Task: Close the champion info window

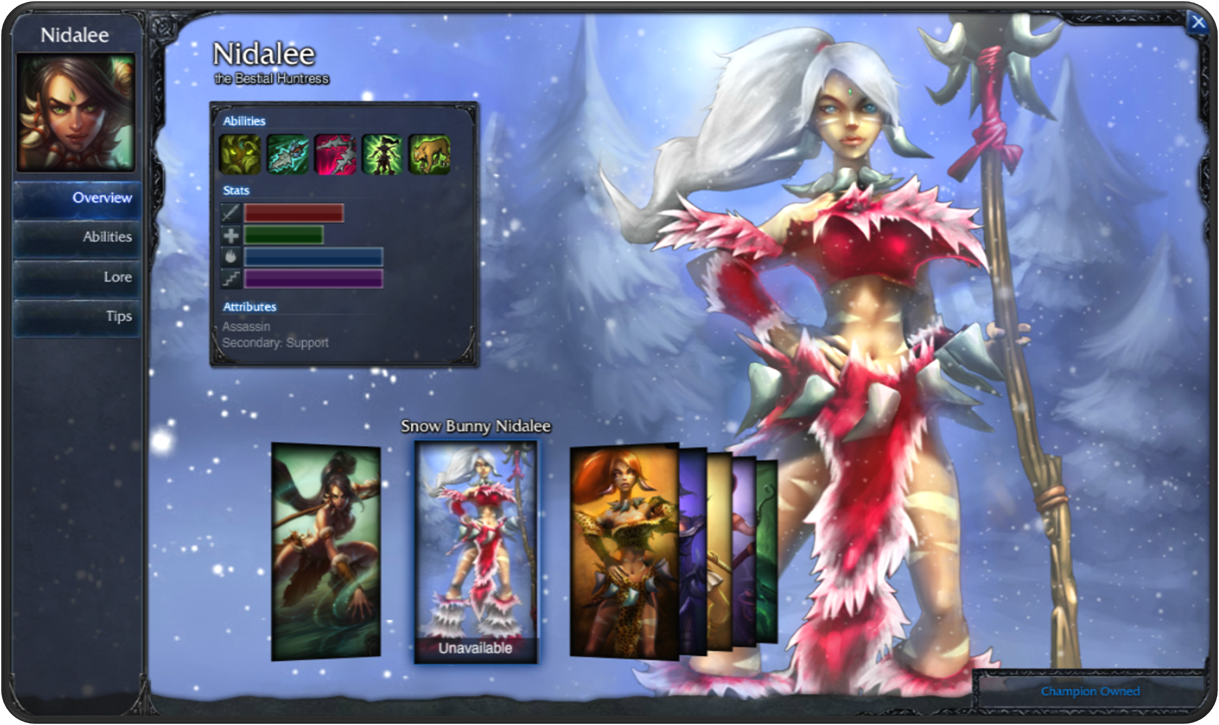Action: click(x=1197, y=22)
